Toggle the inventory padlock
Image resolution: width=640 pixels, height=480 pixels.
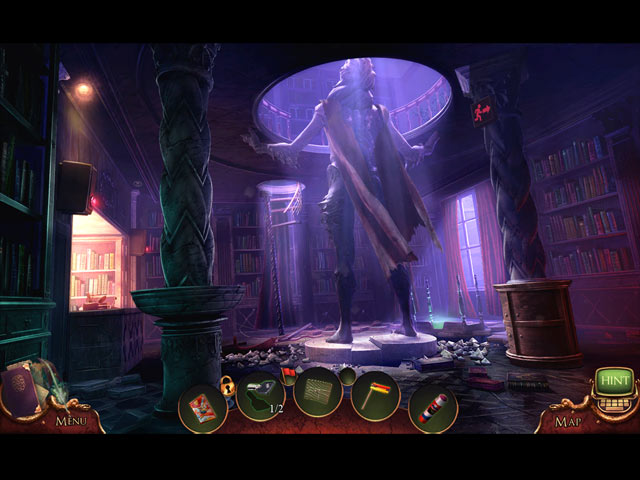tap(227, 385)
